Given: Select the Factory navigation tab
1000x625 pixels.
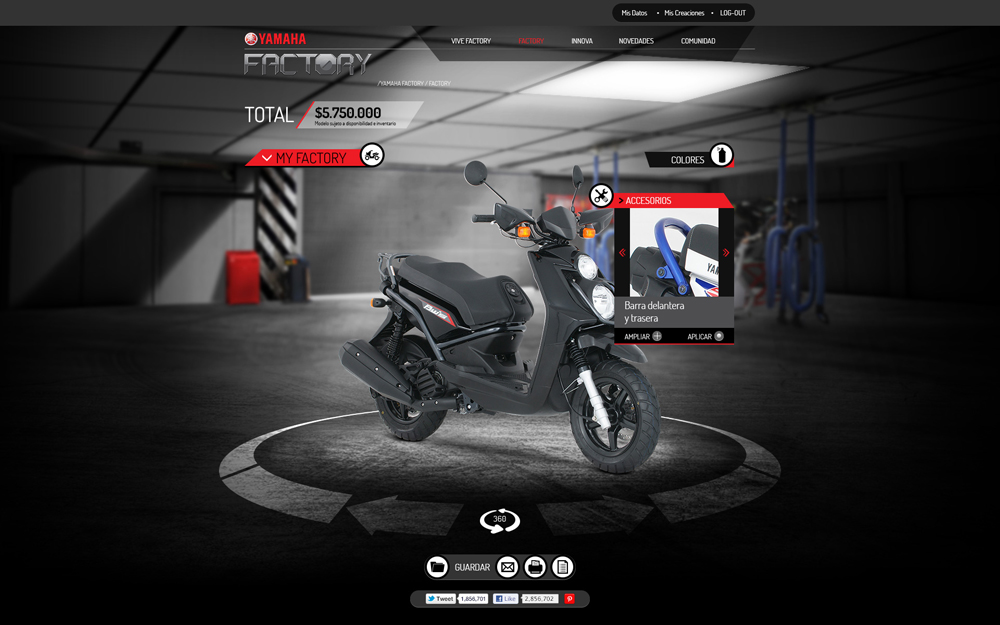Looking at the screenshot, I should 531,41.
